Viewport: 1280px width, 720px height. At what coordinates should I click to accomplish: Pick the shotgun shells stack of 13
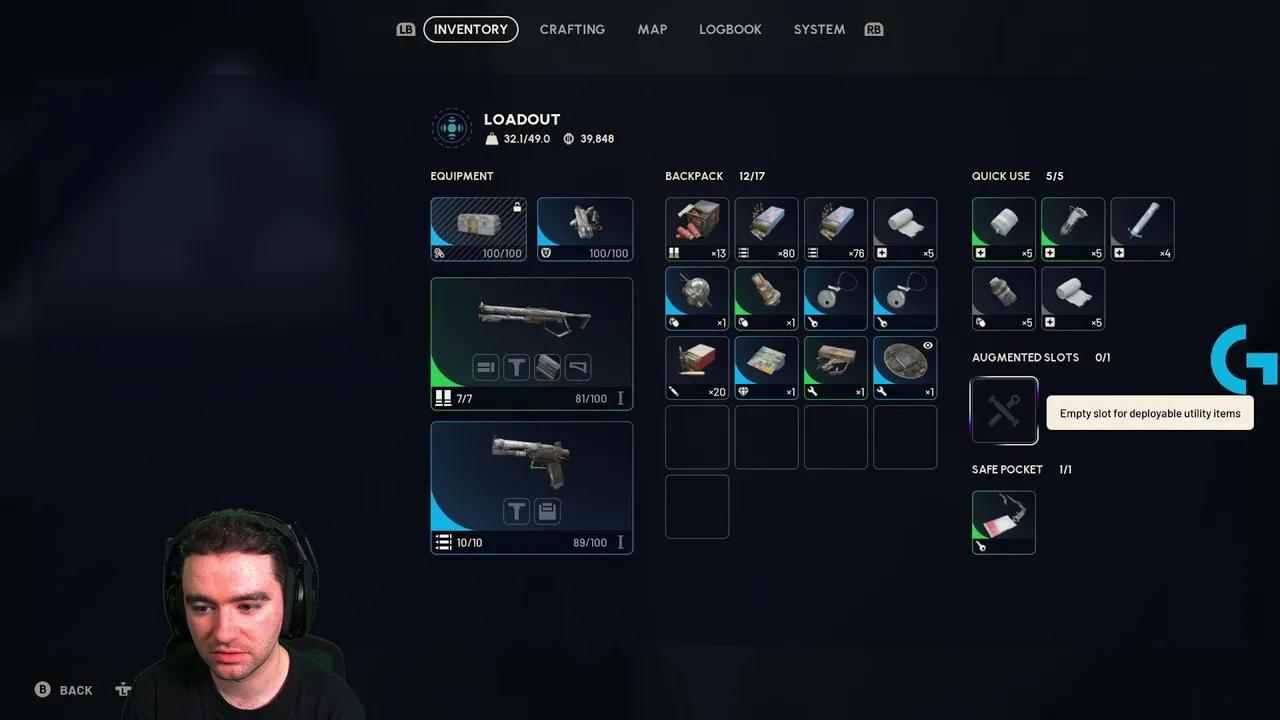[697, 229]
